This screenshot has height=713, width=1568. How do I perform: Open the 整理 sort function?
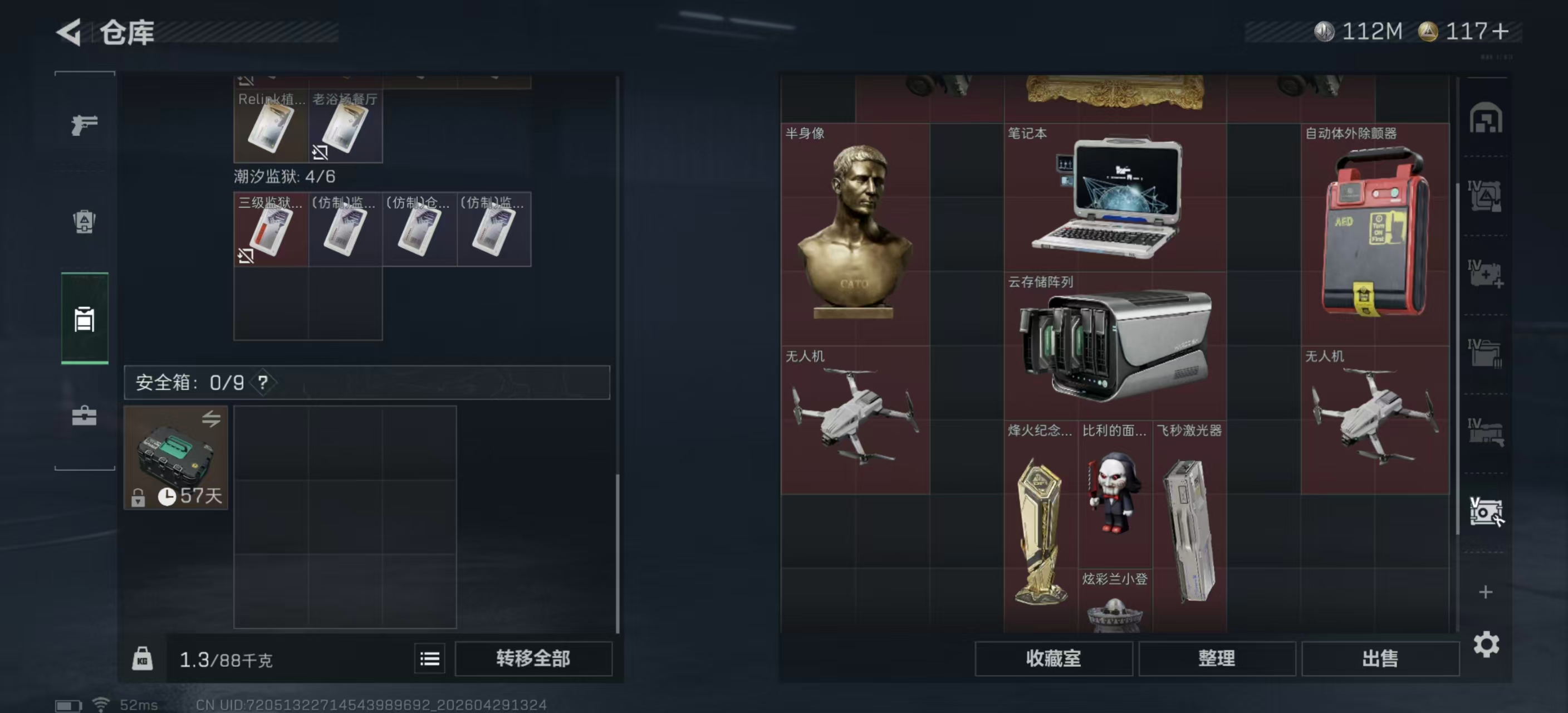coord(1217,658)
